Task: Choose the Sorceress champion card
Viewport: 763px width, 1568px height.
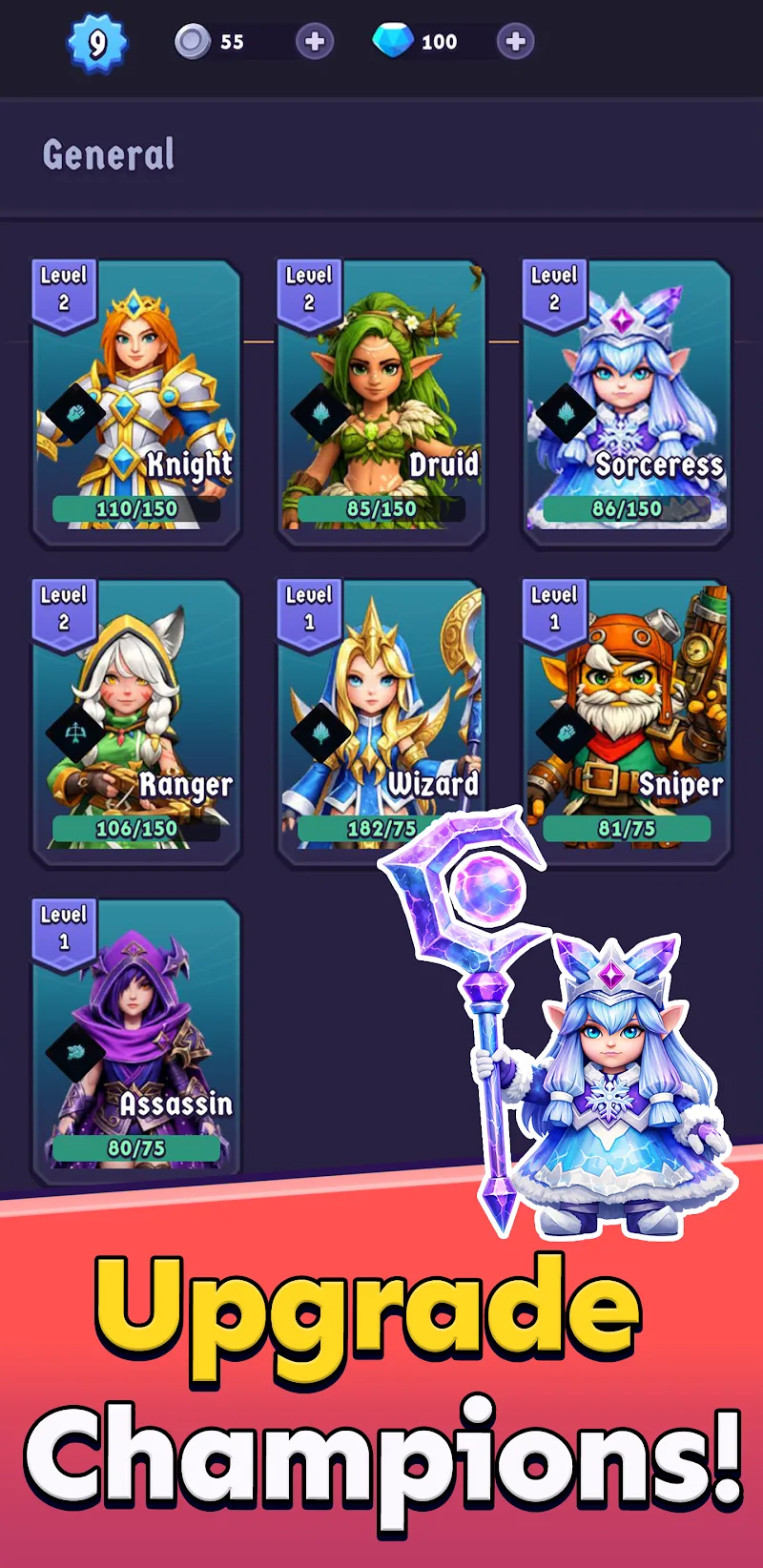Action: click(627, 402)
